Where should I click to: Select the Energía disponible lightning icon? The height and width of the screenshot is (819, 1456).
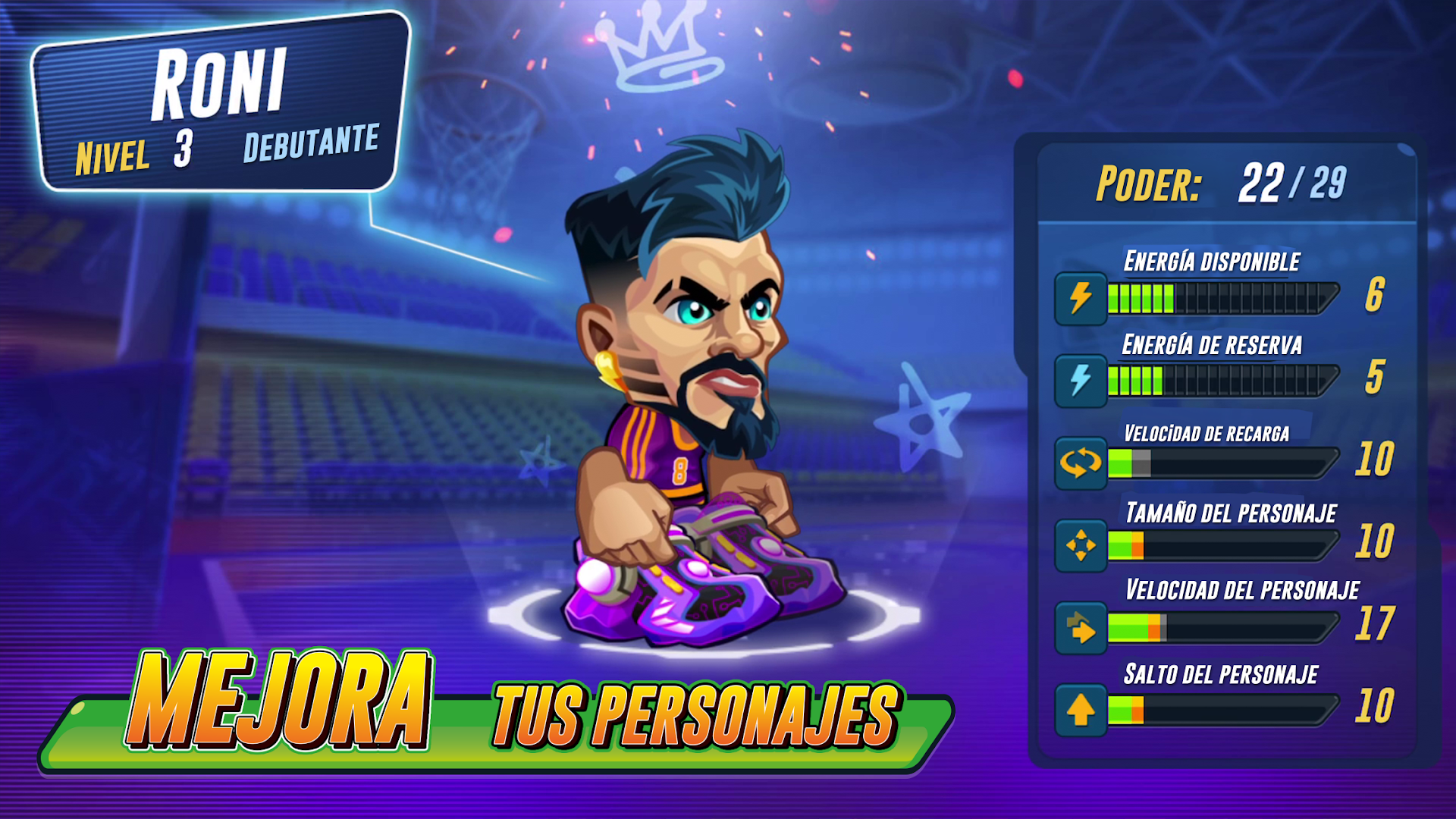pos(1080,297)
